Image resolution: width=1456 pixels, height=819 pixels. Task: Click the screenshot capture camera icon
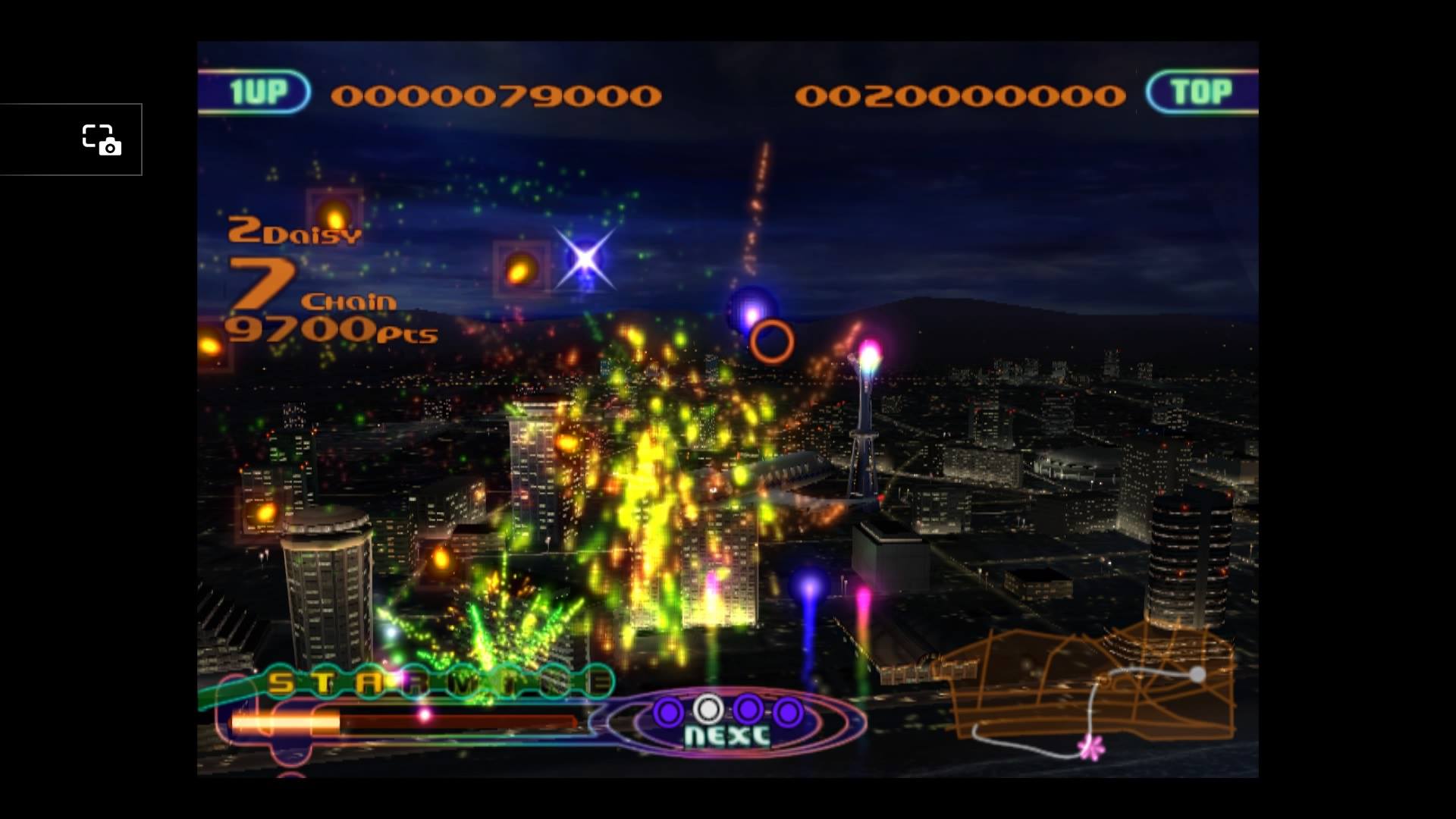[x=102, y=140]
